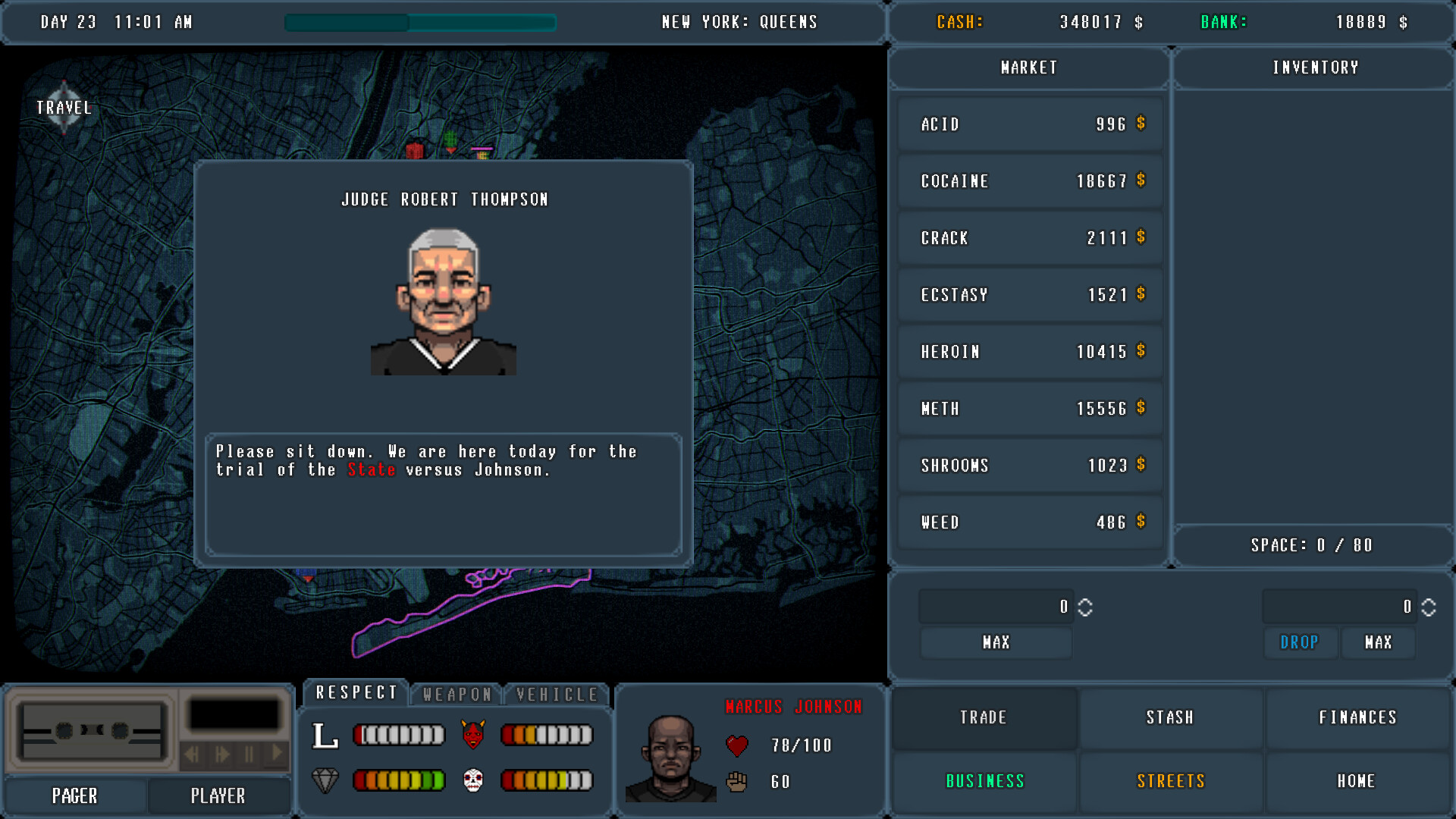Open the Streets screen
Image resolution: width=1456 pixels, height=819 pixels.
tap(1171, 781)
